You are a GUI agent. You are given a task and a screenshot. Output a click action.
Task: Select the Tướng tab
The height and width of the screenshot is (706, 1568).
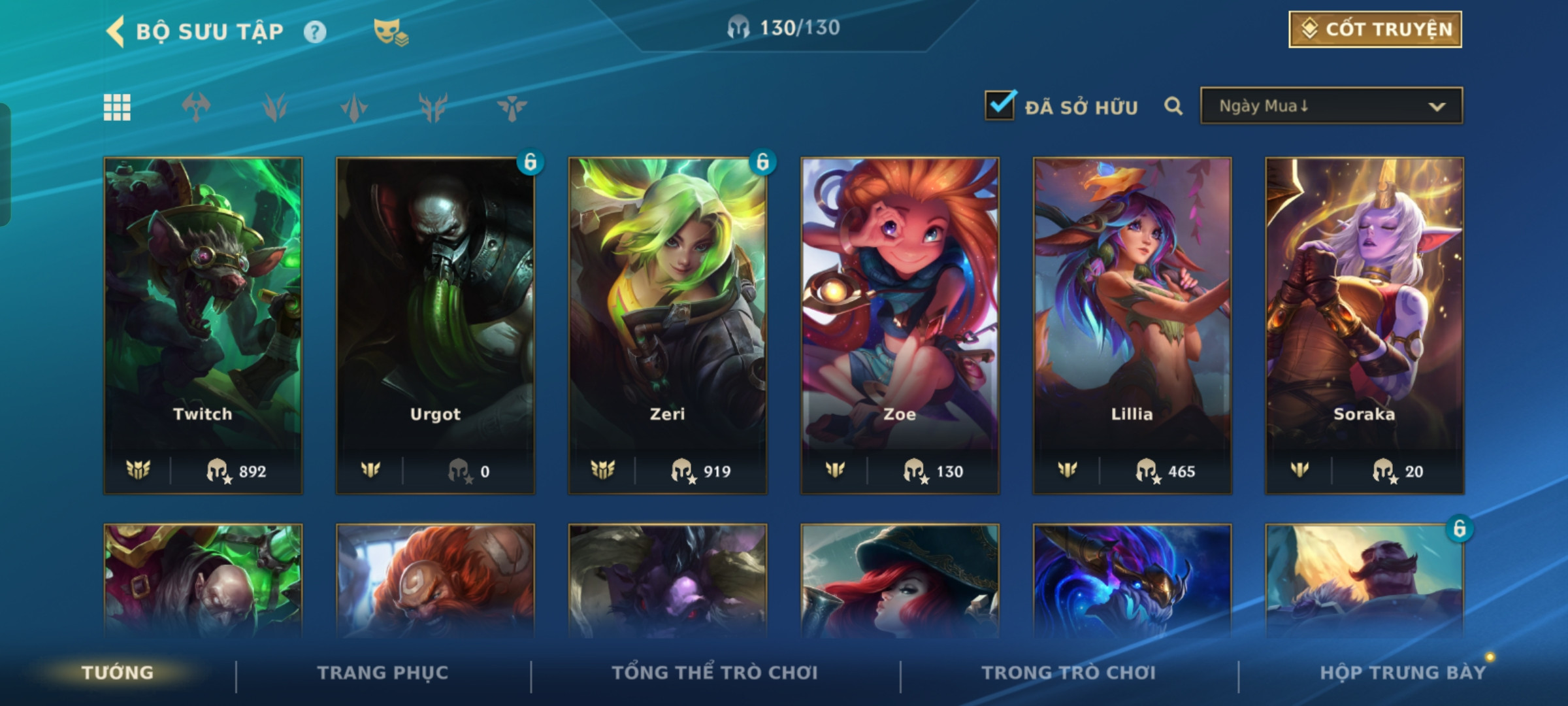click(118, 673)
